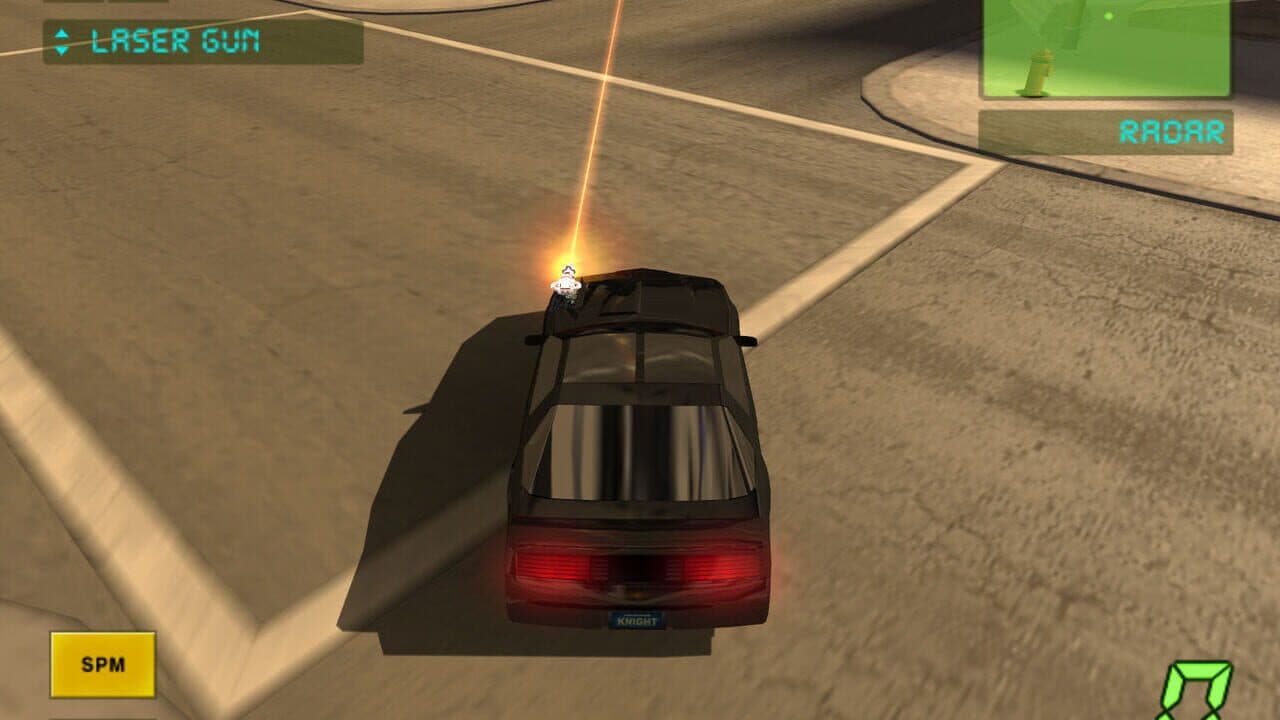Click the left red tail light of KITT
This screenshot has width=1280, height=720.
coord(555,565)
